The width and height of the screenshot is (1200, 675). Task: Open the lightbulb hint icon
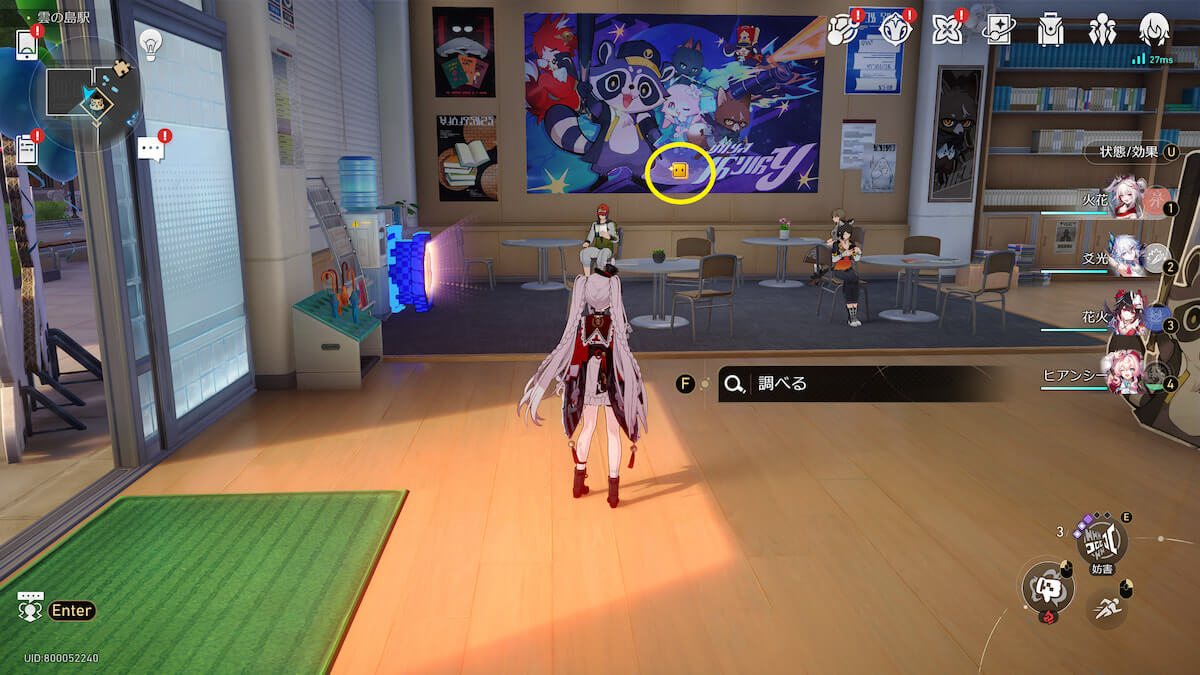pyautogui.click(x=150, y=43)
